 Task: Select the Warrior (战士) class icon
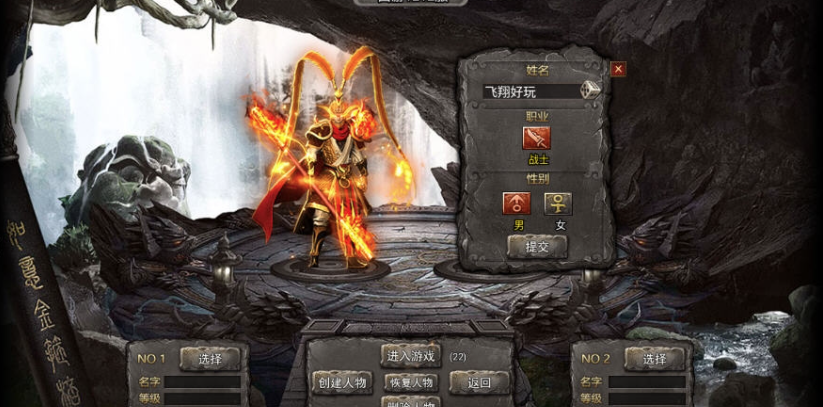(x=536, y=139)
